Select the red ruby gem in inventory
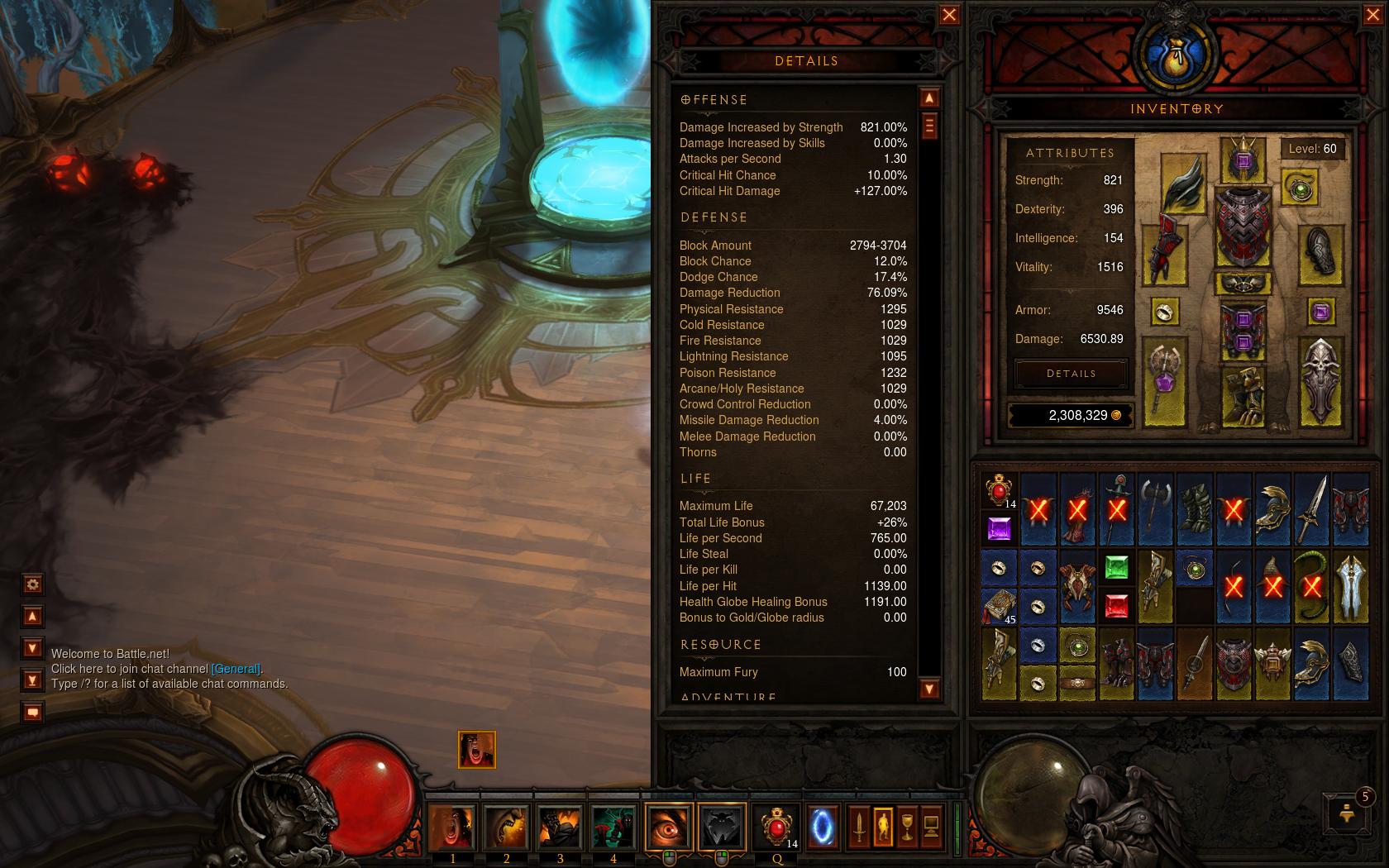This screenshot has height=868, width=1389. [1116, 606]
